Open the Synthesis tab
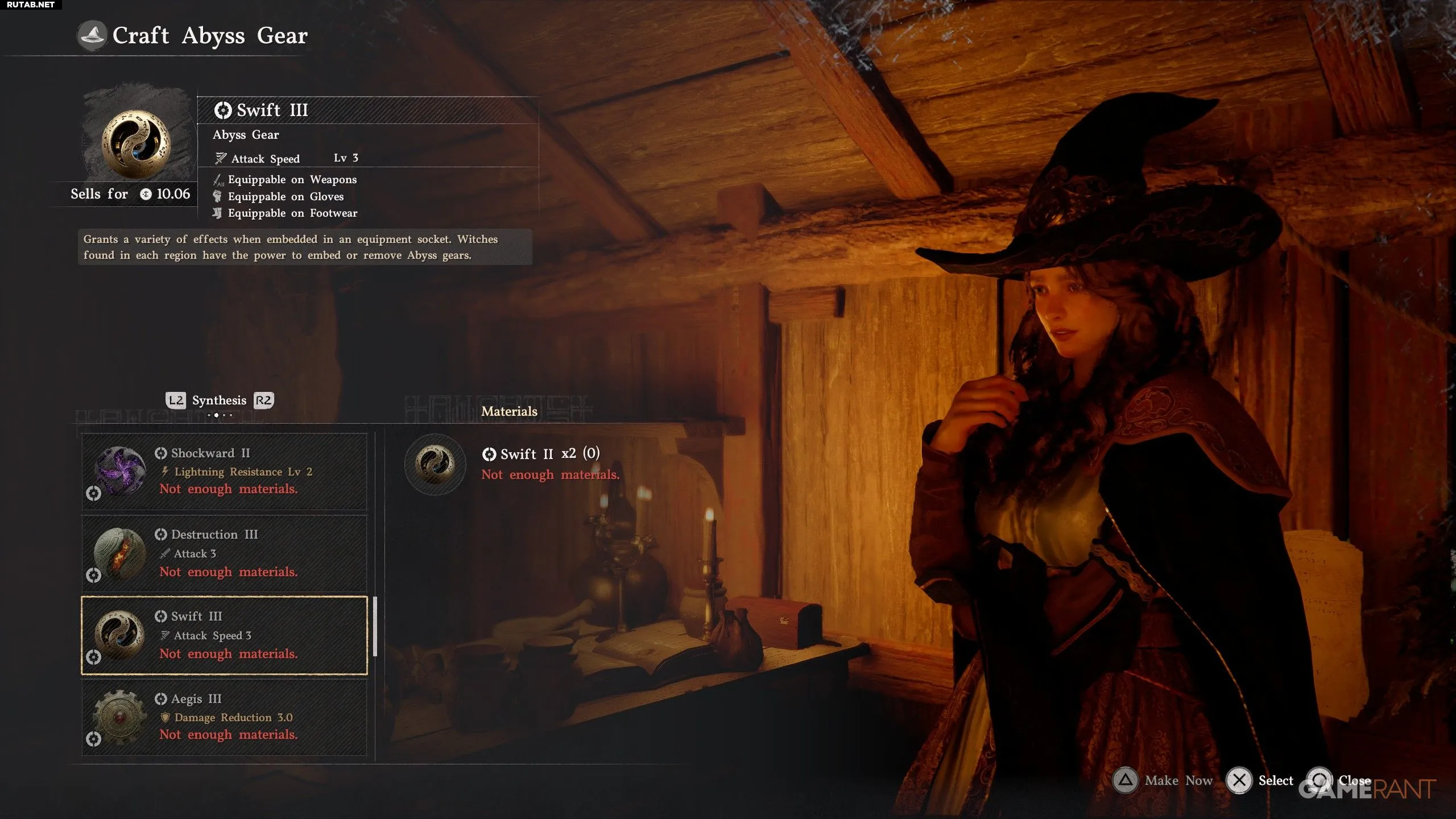Screen dimensions: 1456x819 coord(219,400)
